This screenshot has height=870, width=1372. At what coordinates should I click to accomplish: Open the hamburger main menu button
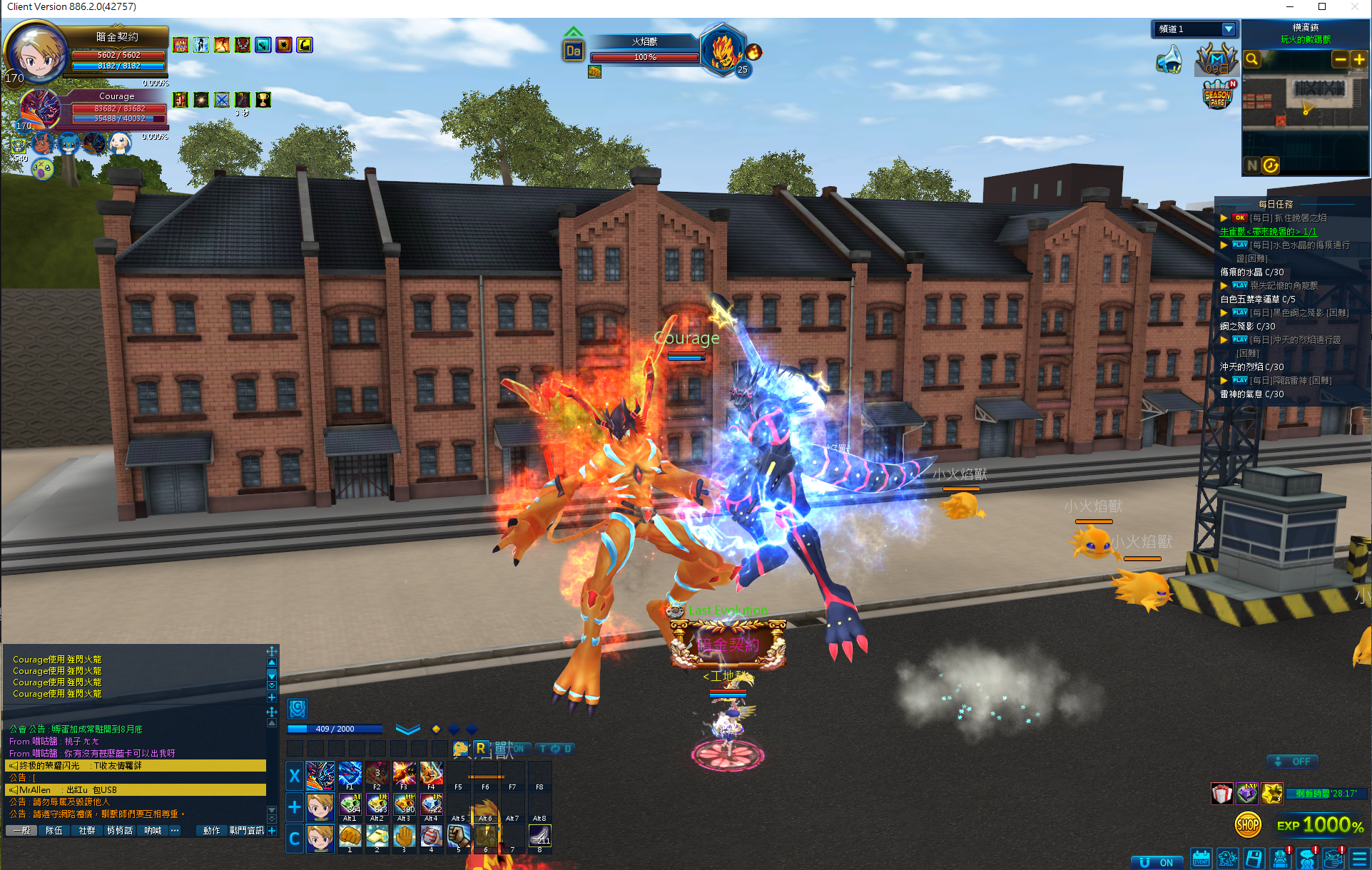[1360, 859]
